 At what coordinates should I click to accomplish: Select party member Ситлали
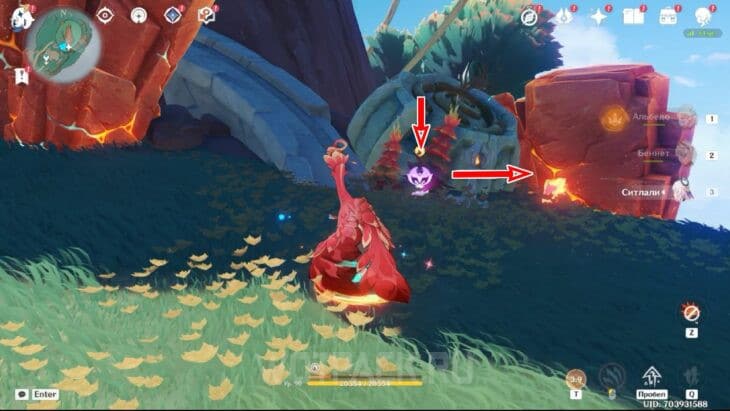point(683,190)
